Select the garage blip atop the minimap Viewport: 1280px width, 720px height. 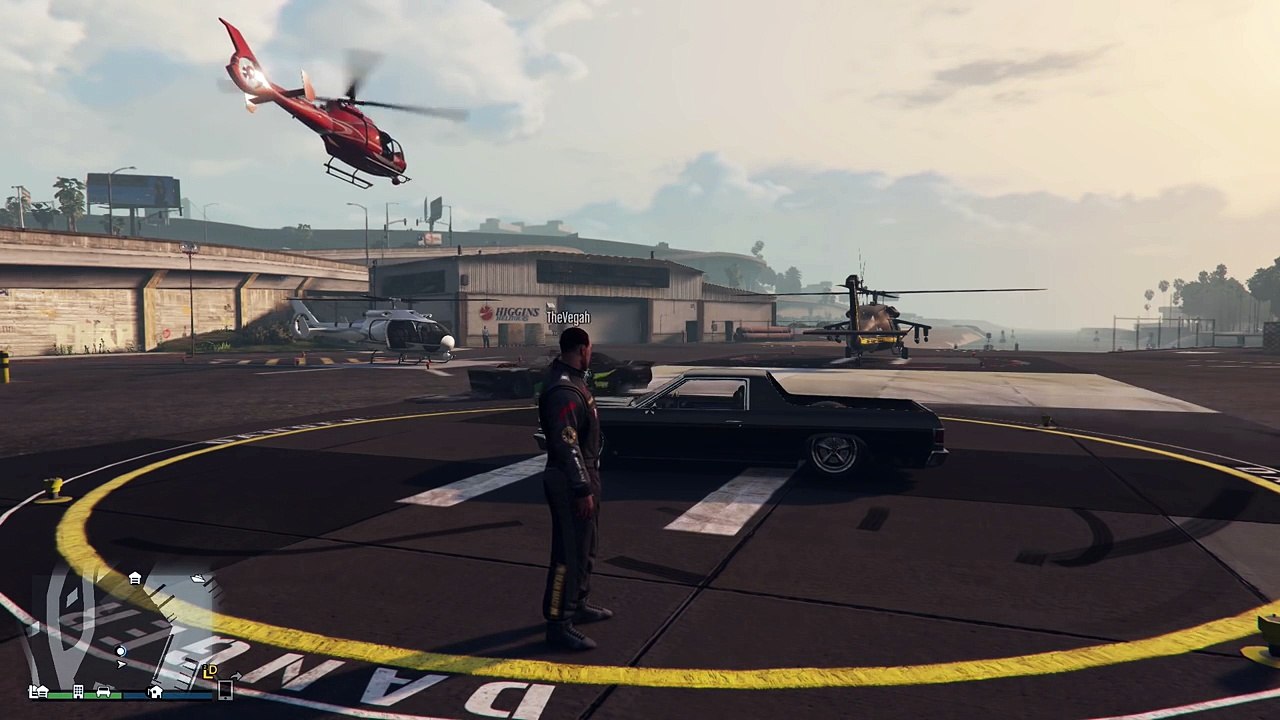(135, 578)
